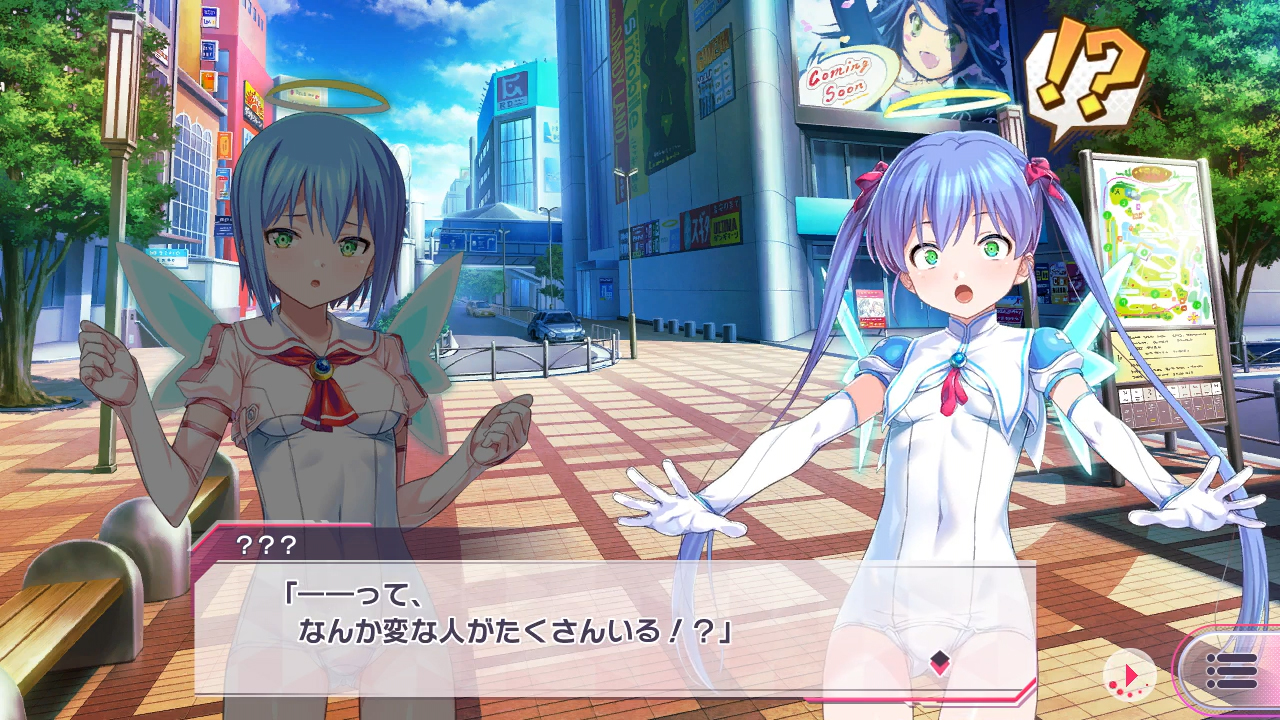Open the list menu button
1280x720 pixels.
pyautogui.click(x=1231, y=671)
